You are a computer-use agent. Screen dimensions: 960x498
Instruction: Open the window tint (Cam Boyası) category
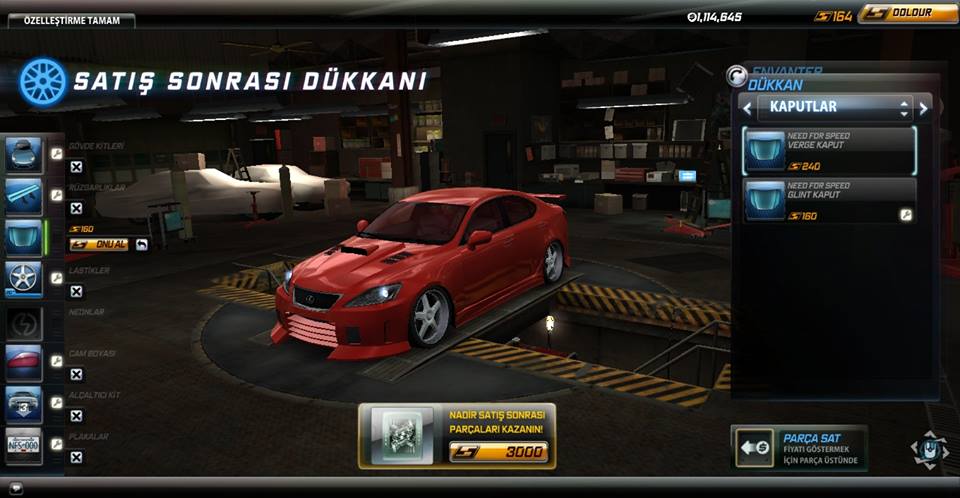[23, 361]
